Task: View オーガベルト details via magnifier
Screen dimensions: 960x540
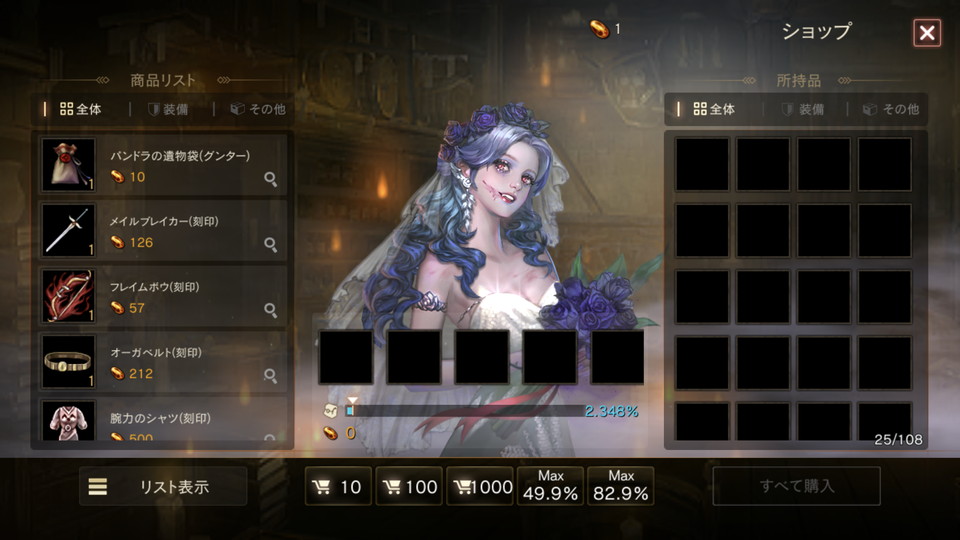Action: [270, 376]
